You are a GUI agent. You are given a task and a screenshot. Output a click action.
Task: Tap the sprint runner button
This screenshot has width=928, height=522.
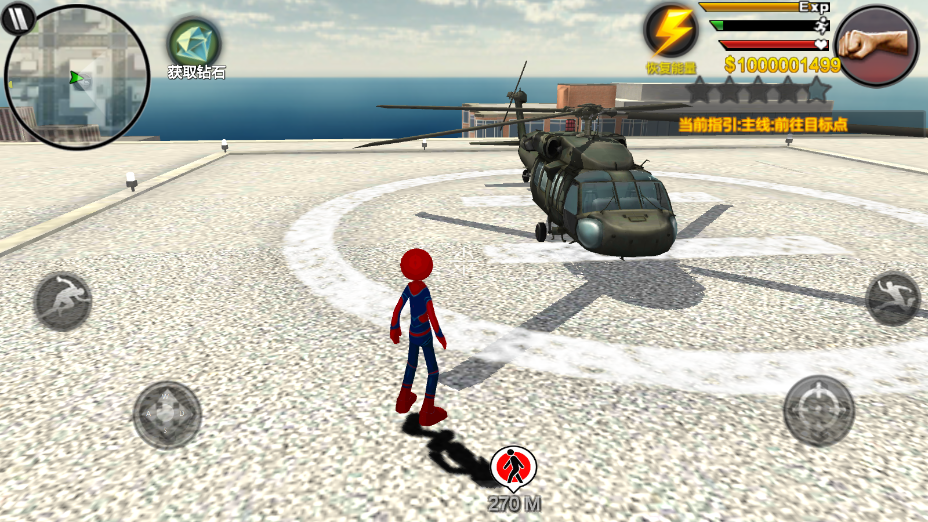63,300
